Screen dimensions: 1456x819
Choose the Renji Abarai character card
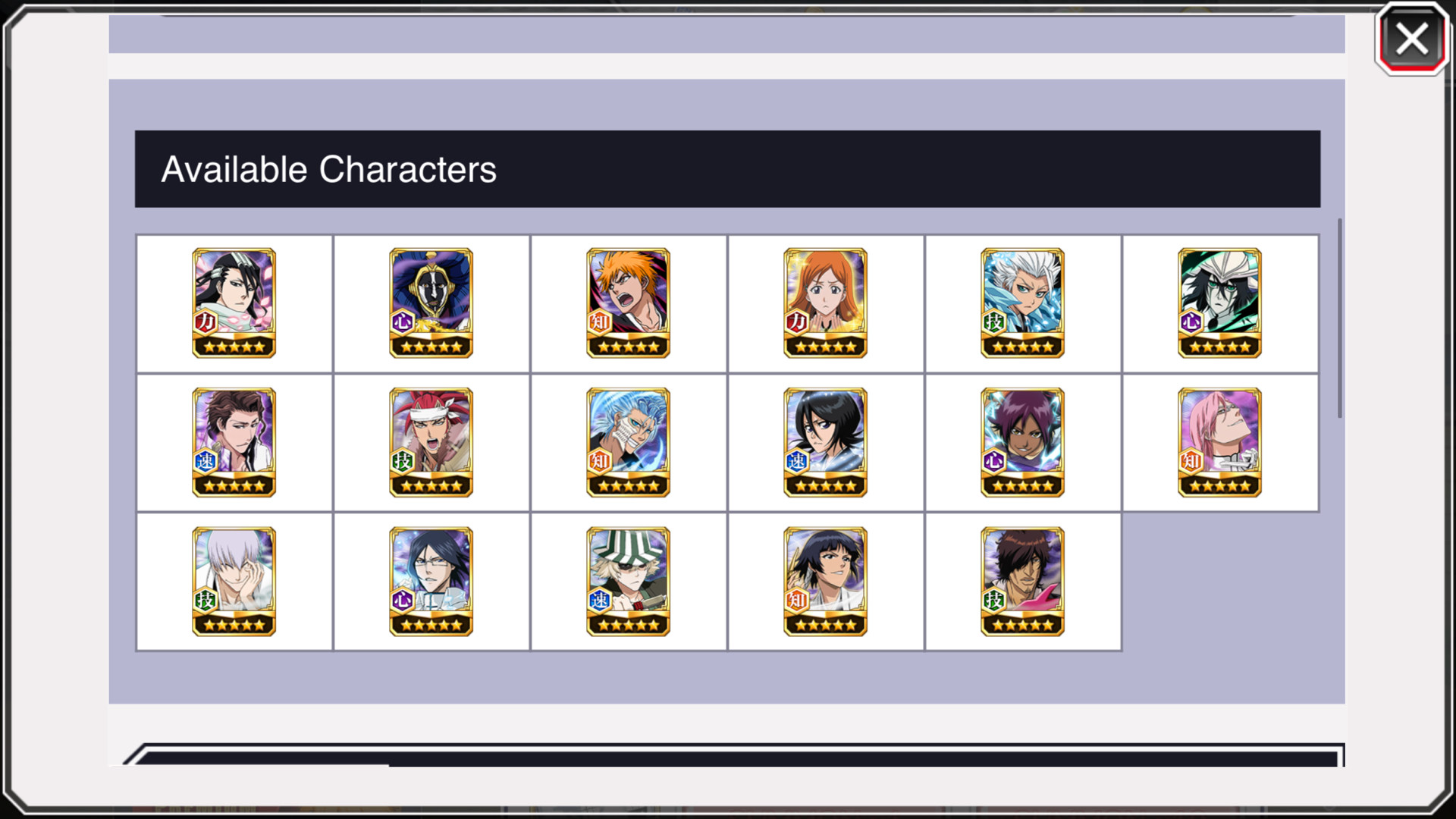[x=431, y=441]
